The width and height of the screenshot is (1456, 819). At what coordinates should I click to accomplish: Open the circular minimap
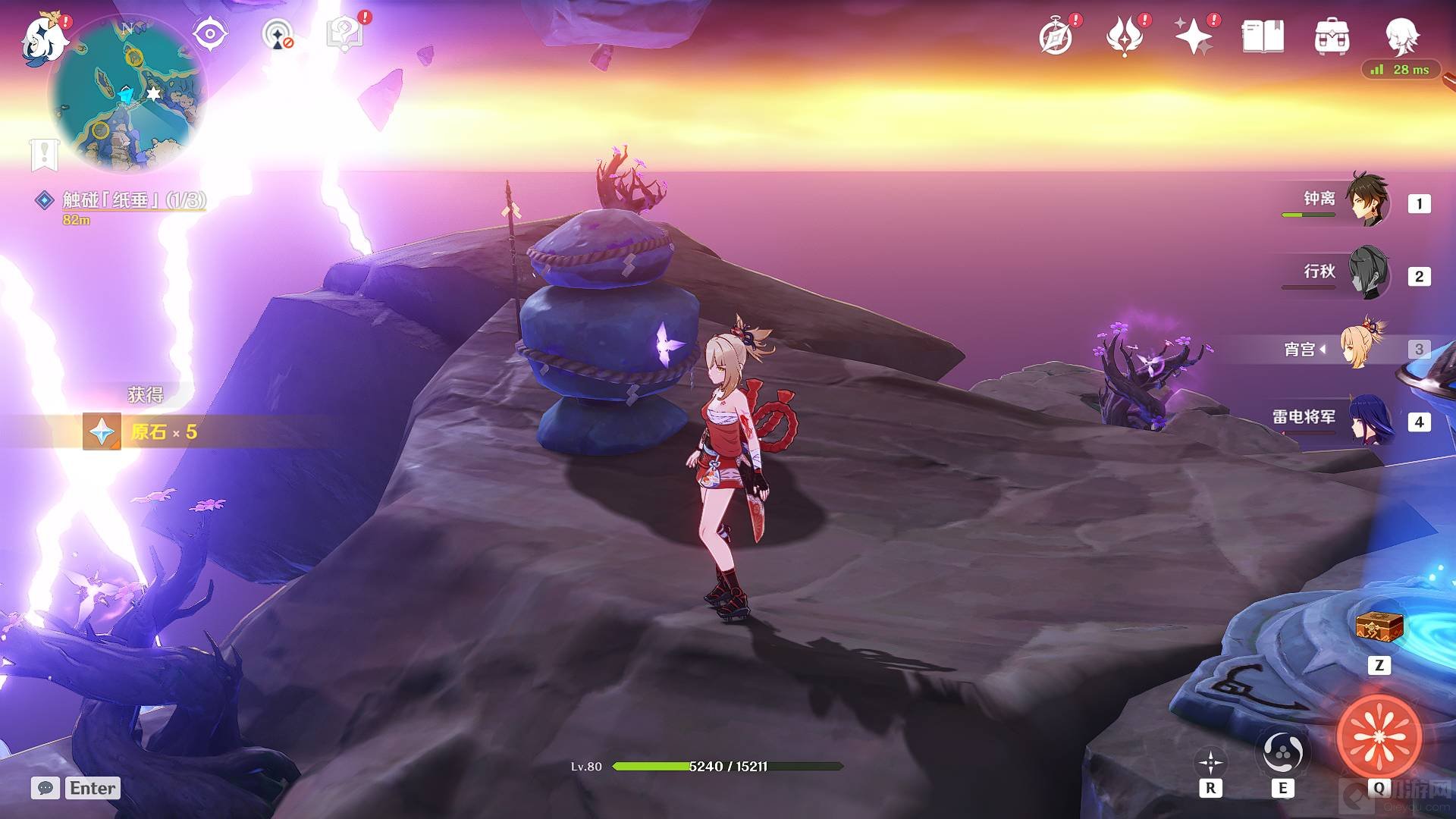[x=127, y=94]
